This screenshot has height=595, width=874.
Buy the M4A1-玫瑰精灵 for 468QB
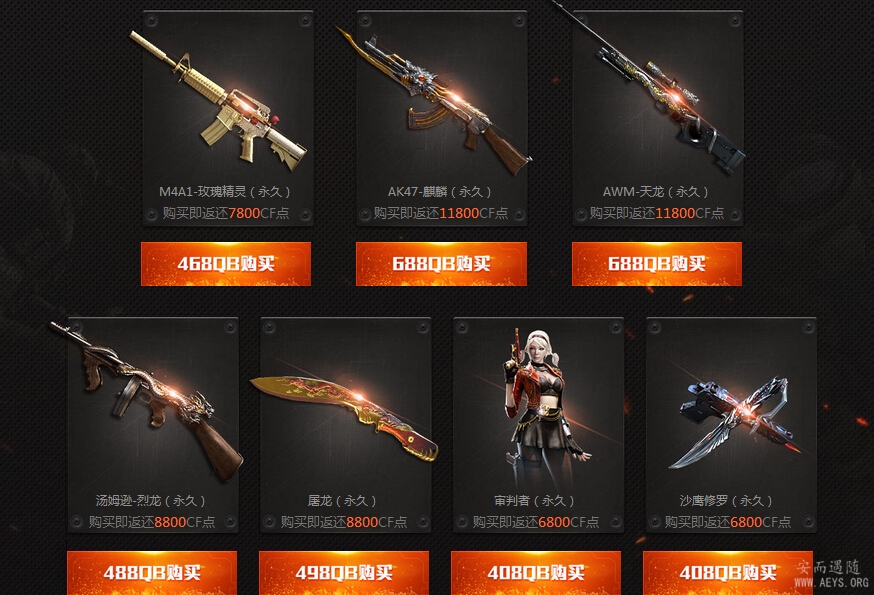[x=226, y=264]
